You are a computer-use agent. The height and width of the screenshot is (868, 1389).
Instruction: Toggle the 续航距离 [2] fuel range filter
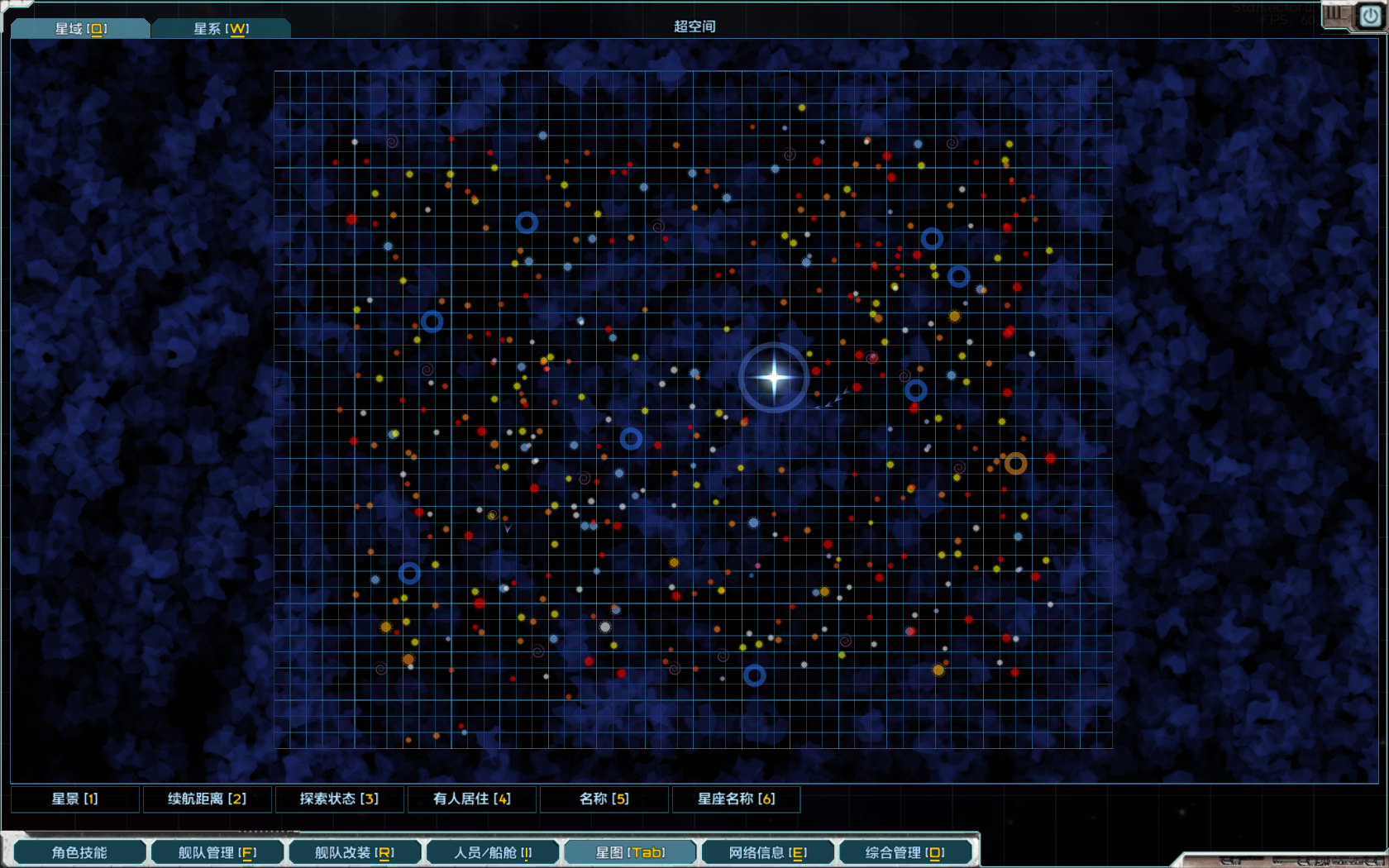click(208, 799)
